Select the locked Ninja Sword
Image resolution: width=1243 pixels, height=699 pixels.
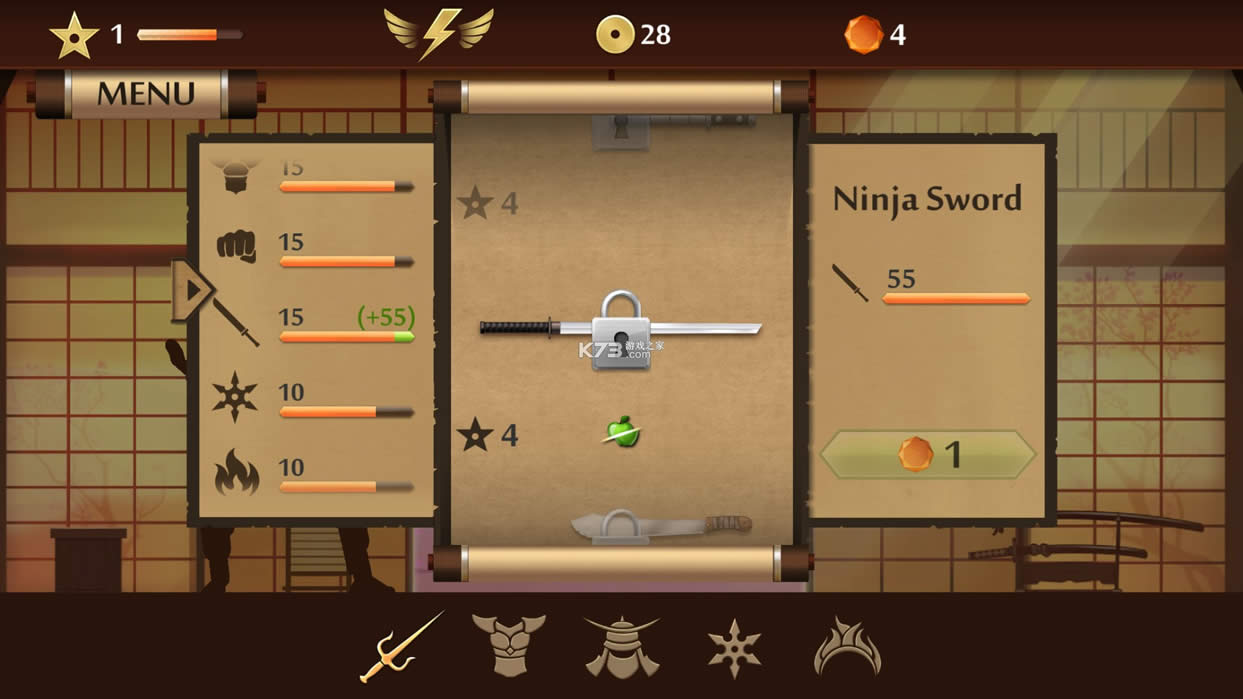(620, 328)
